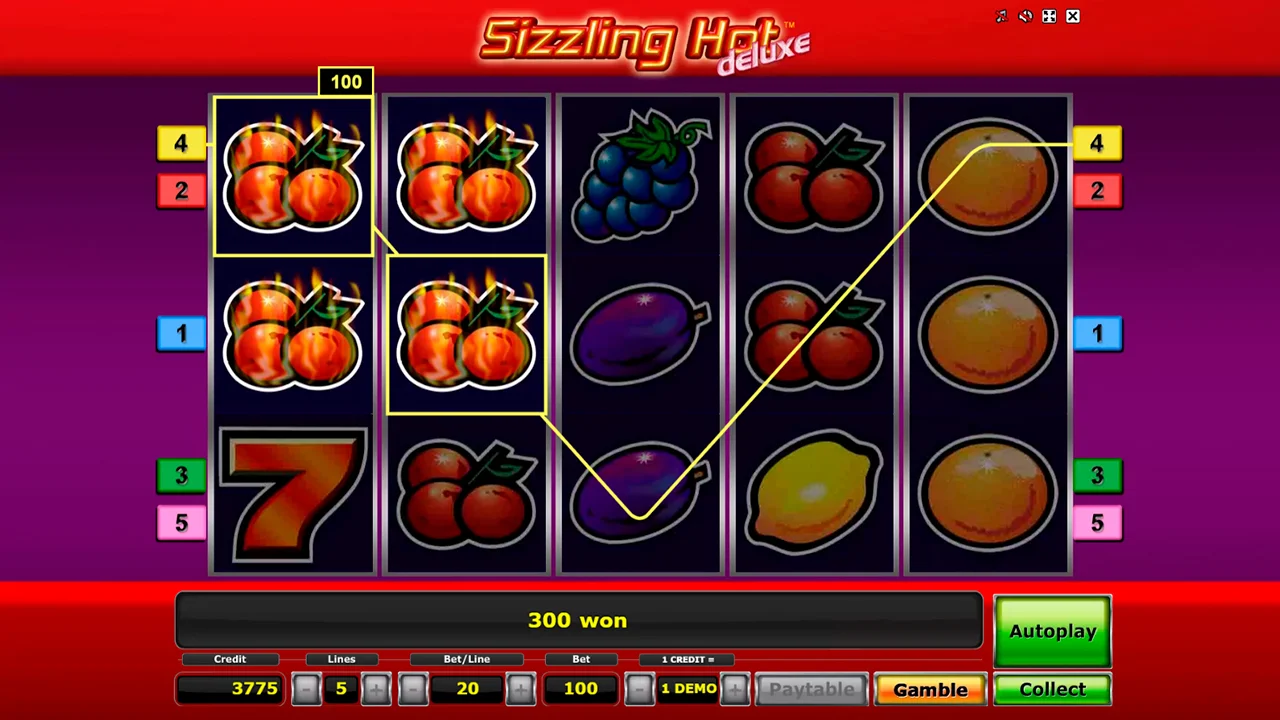Select payline 1 badge on the left

[181, 333]
